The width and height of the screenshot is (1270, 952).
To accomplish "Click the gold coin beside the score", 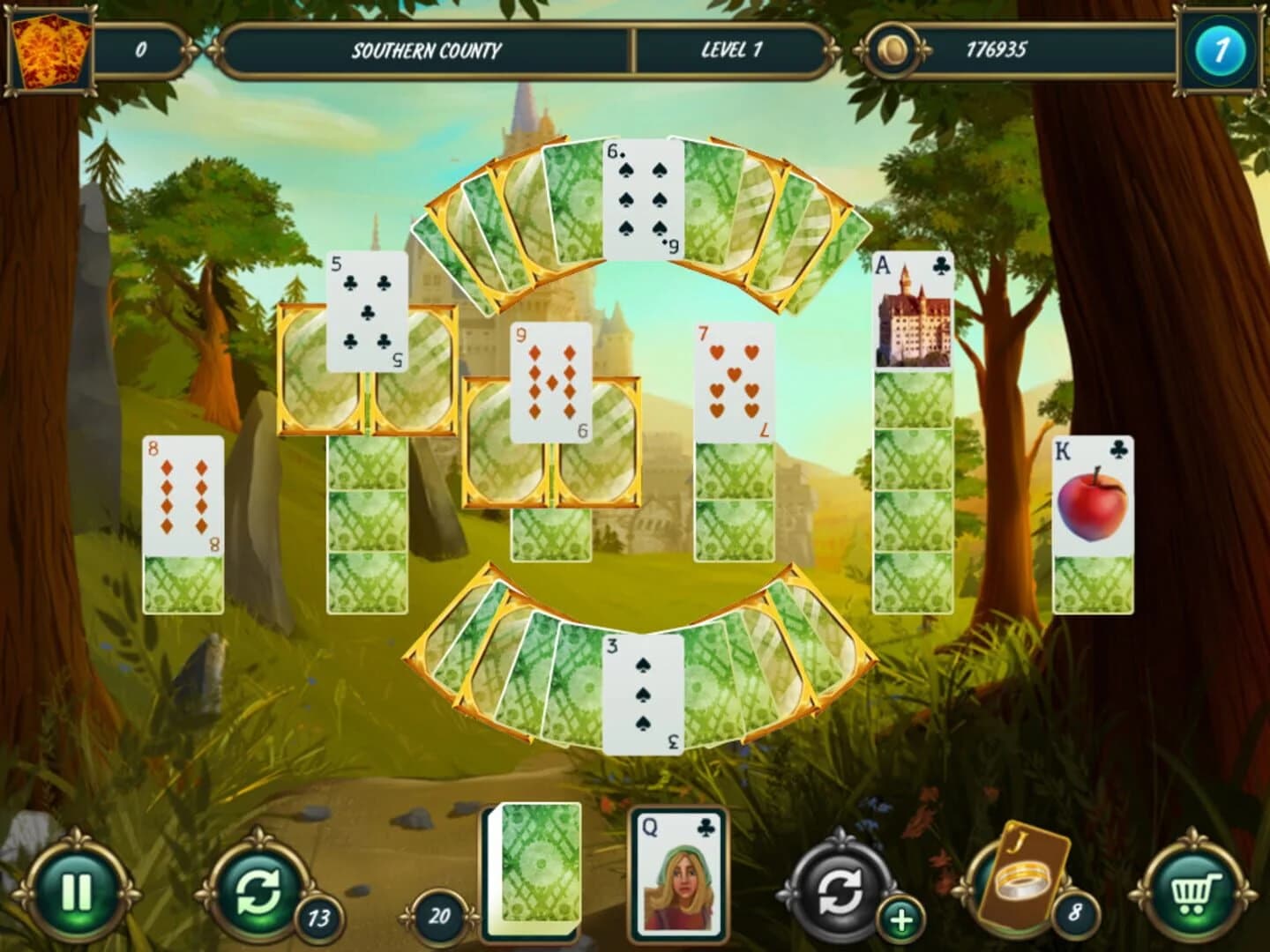I will [891, 51].
